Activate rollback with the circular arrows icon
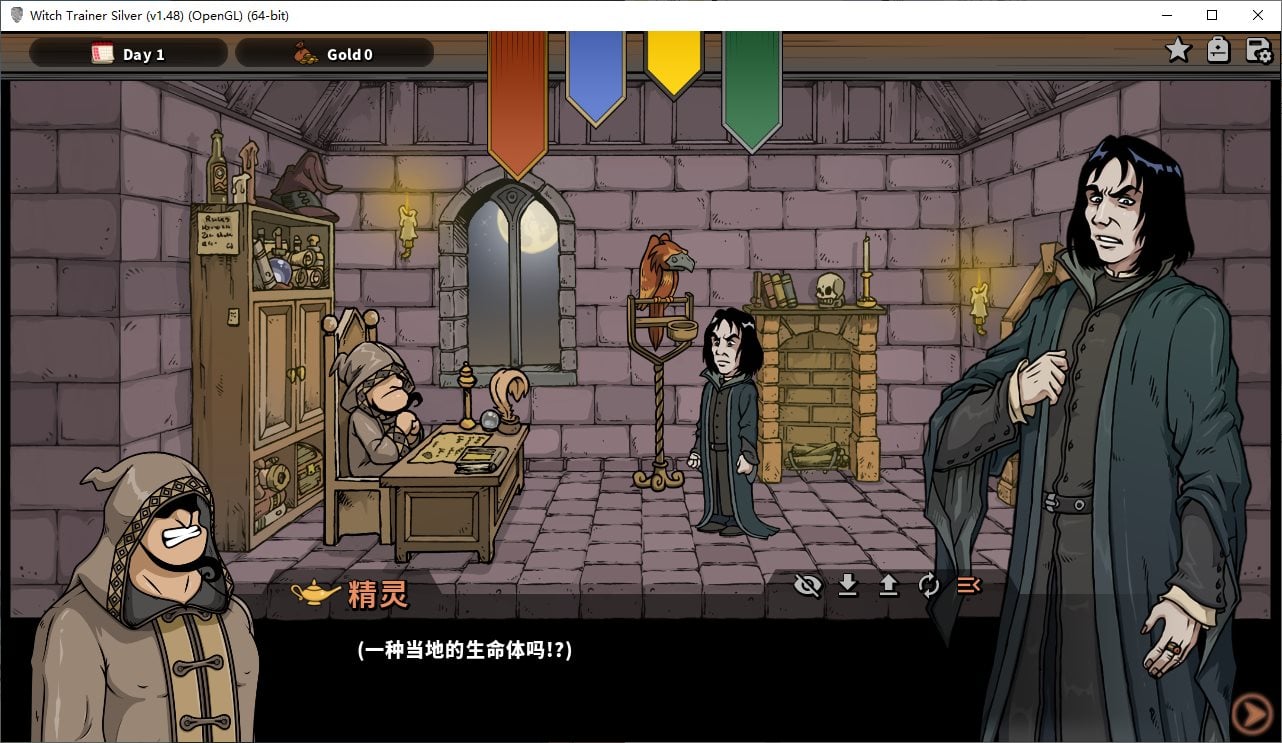Screen dimensions: 1282x743 click(928, 586)
